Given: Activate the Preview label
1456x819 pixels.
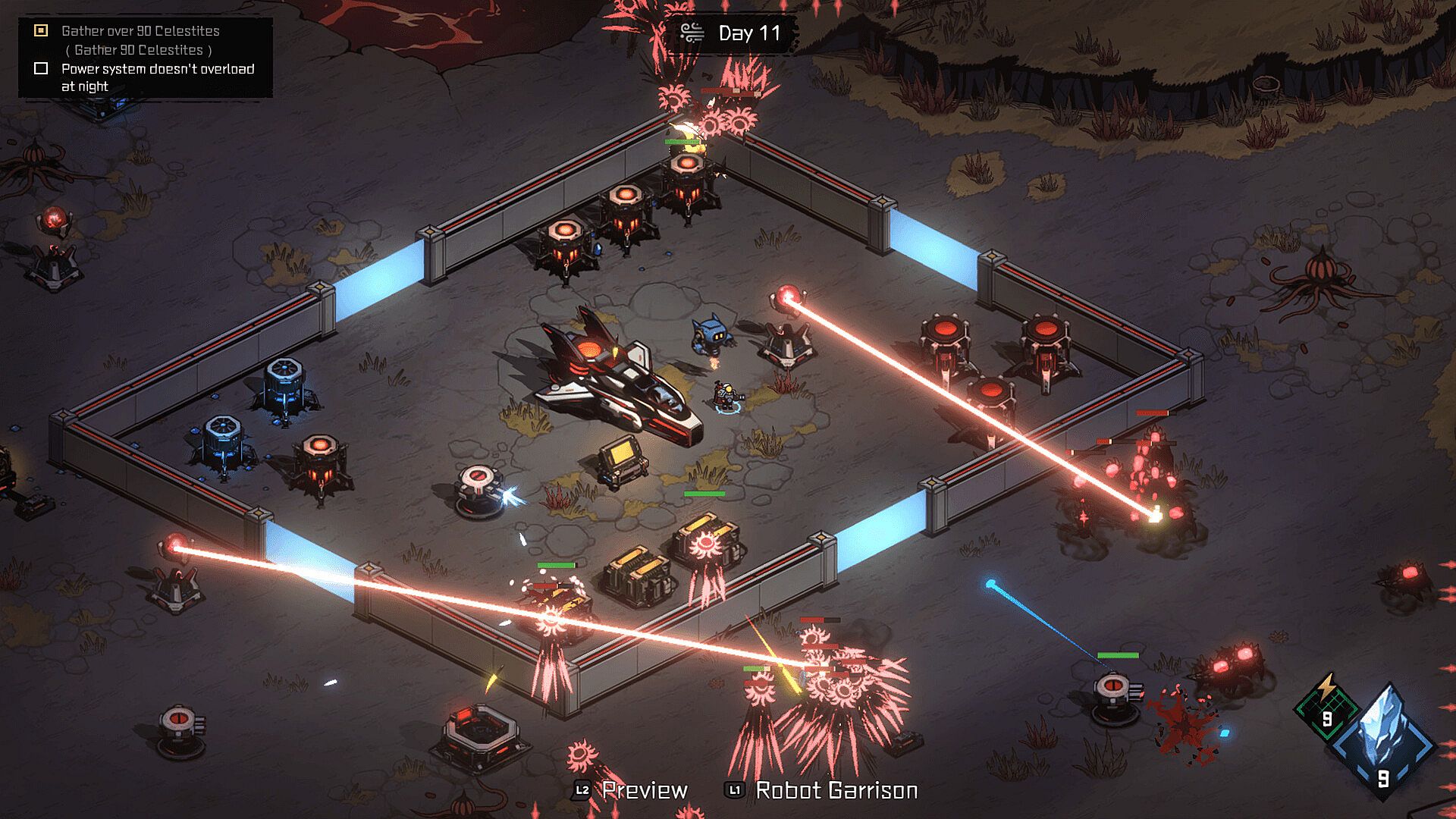Looking at the screenshot, I should [x=644, y=790].
